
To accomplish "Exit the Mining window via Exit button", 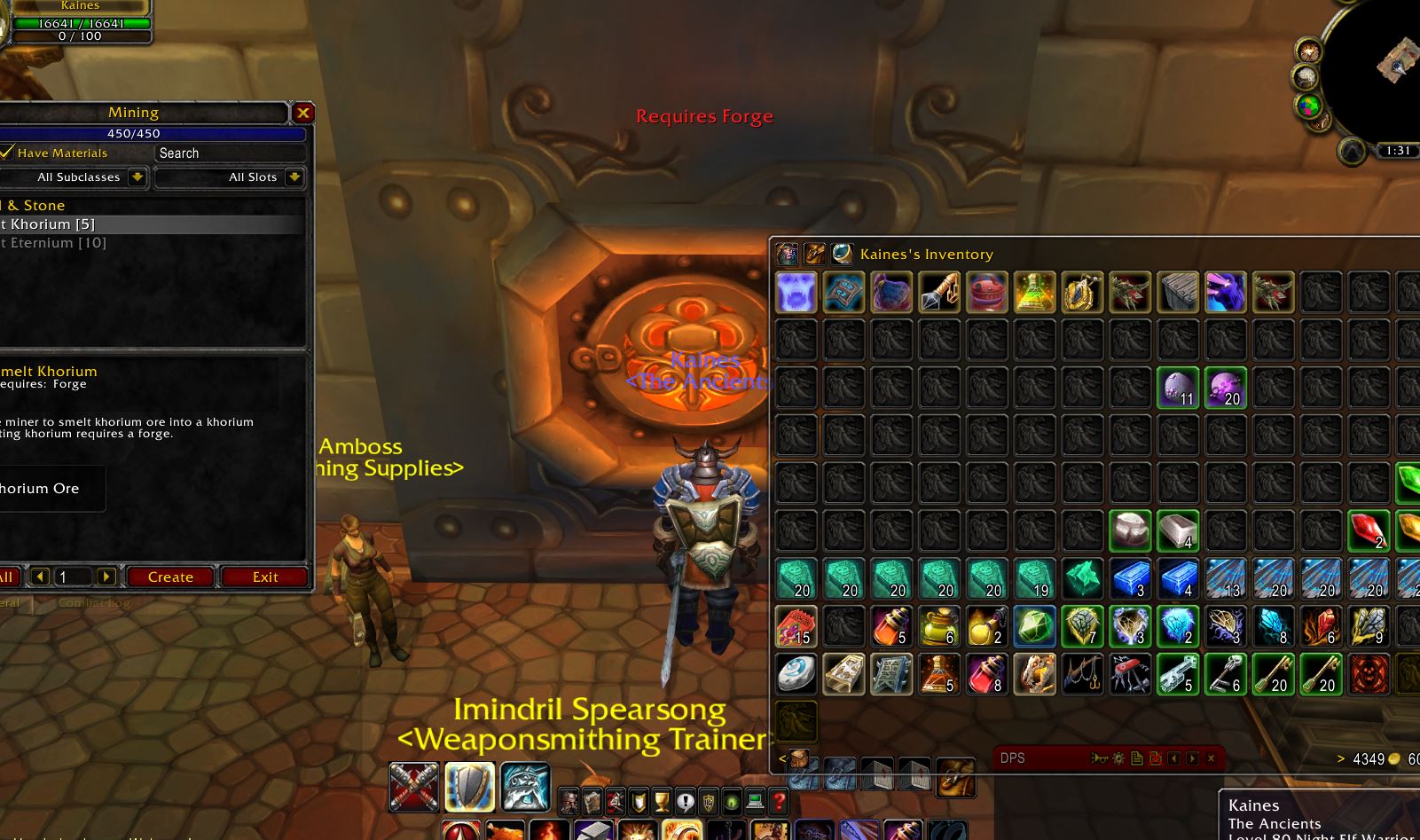I will pos(263,577).
